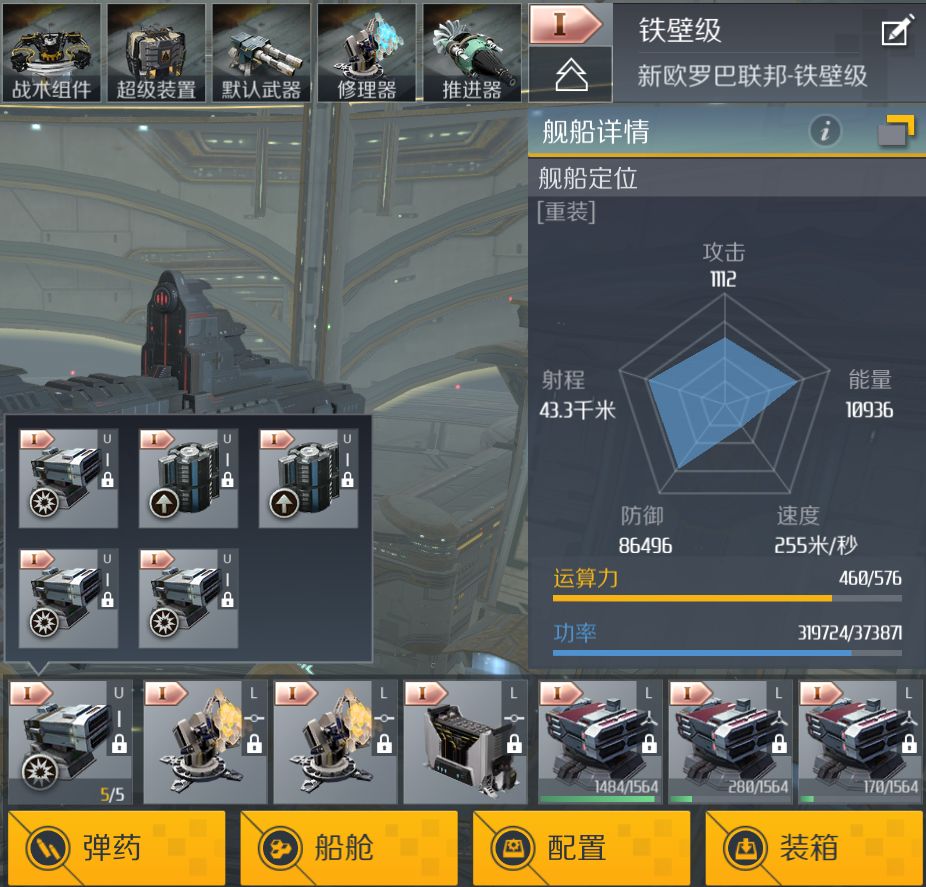
Task: Select the armored box module slot
Action: point(465,741)
